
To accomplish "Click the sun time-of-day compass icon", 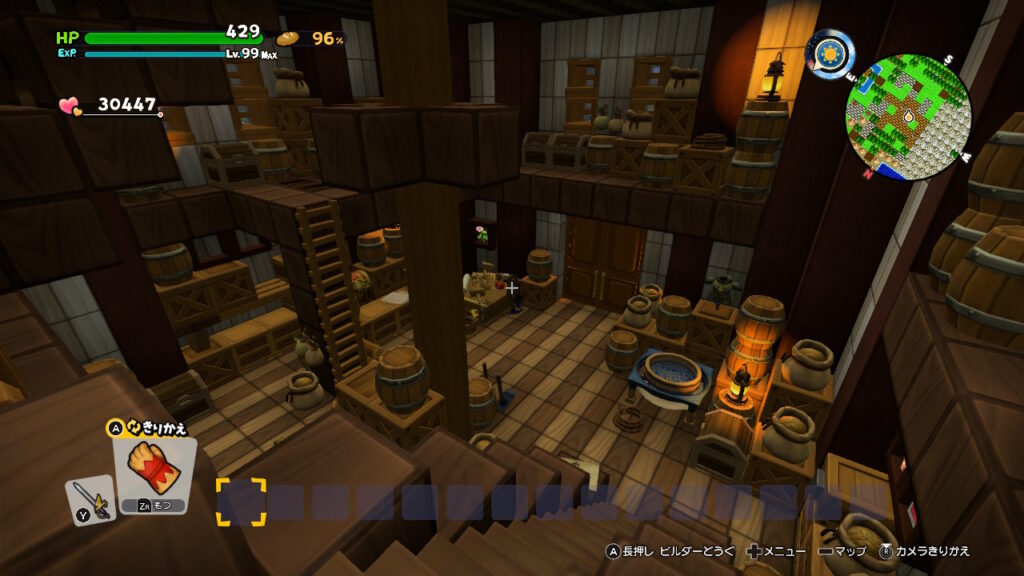I will tap(830, 53).
